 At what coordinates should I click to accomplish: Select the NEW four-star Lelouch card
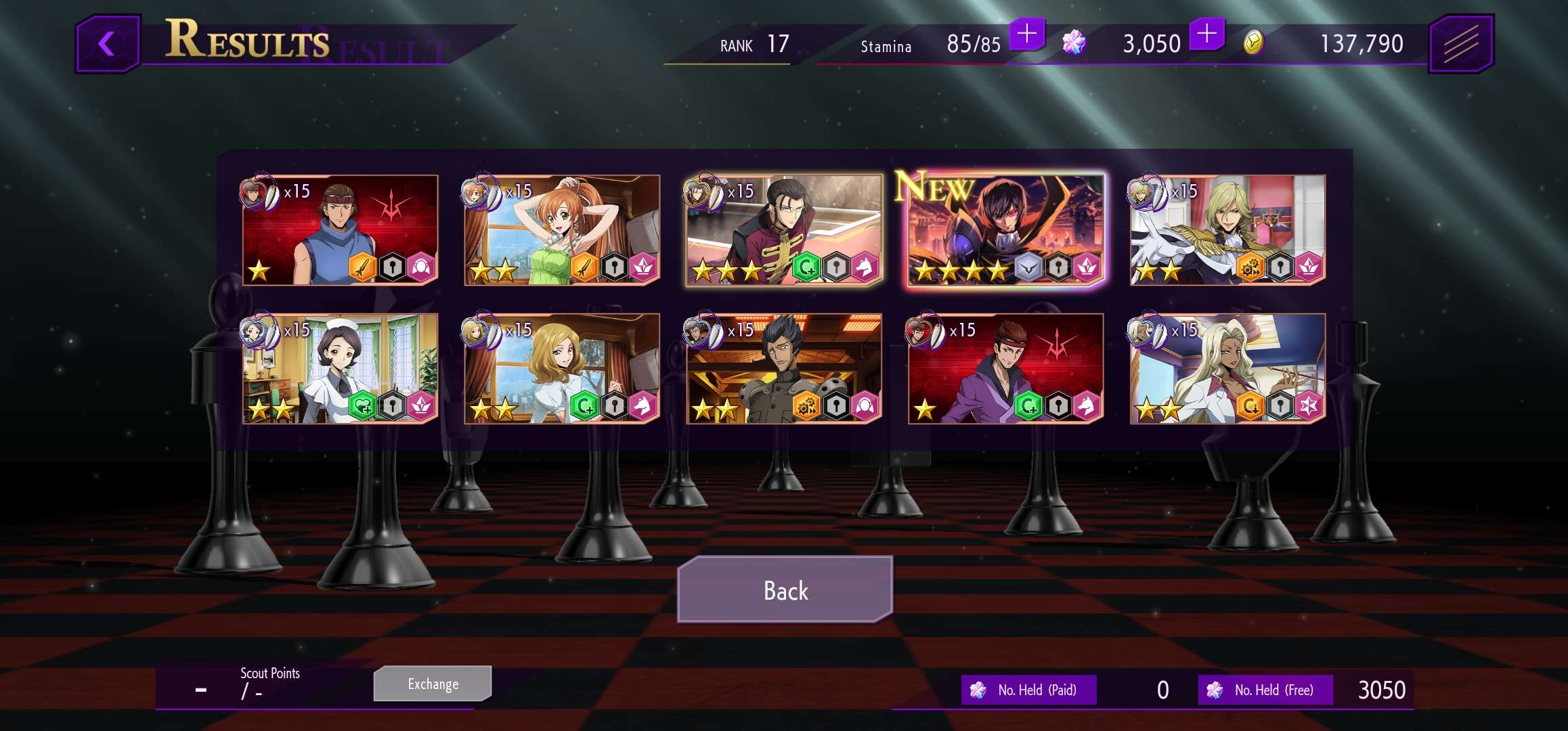(1005, 230)
